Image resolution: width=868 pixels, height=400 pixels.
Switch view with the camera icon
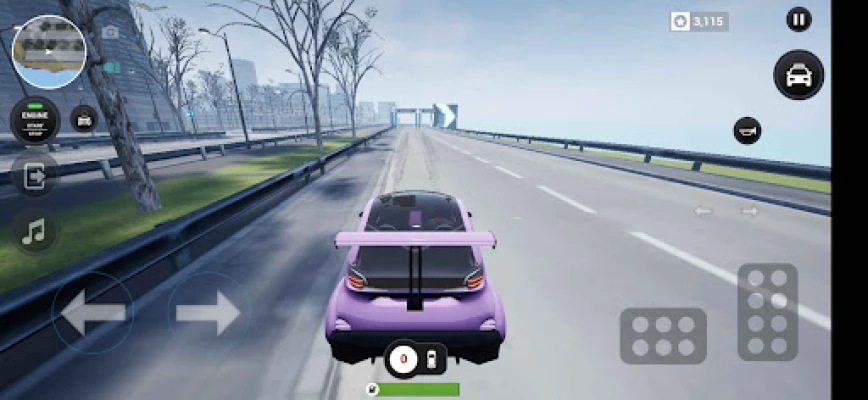[110, 32]
